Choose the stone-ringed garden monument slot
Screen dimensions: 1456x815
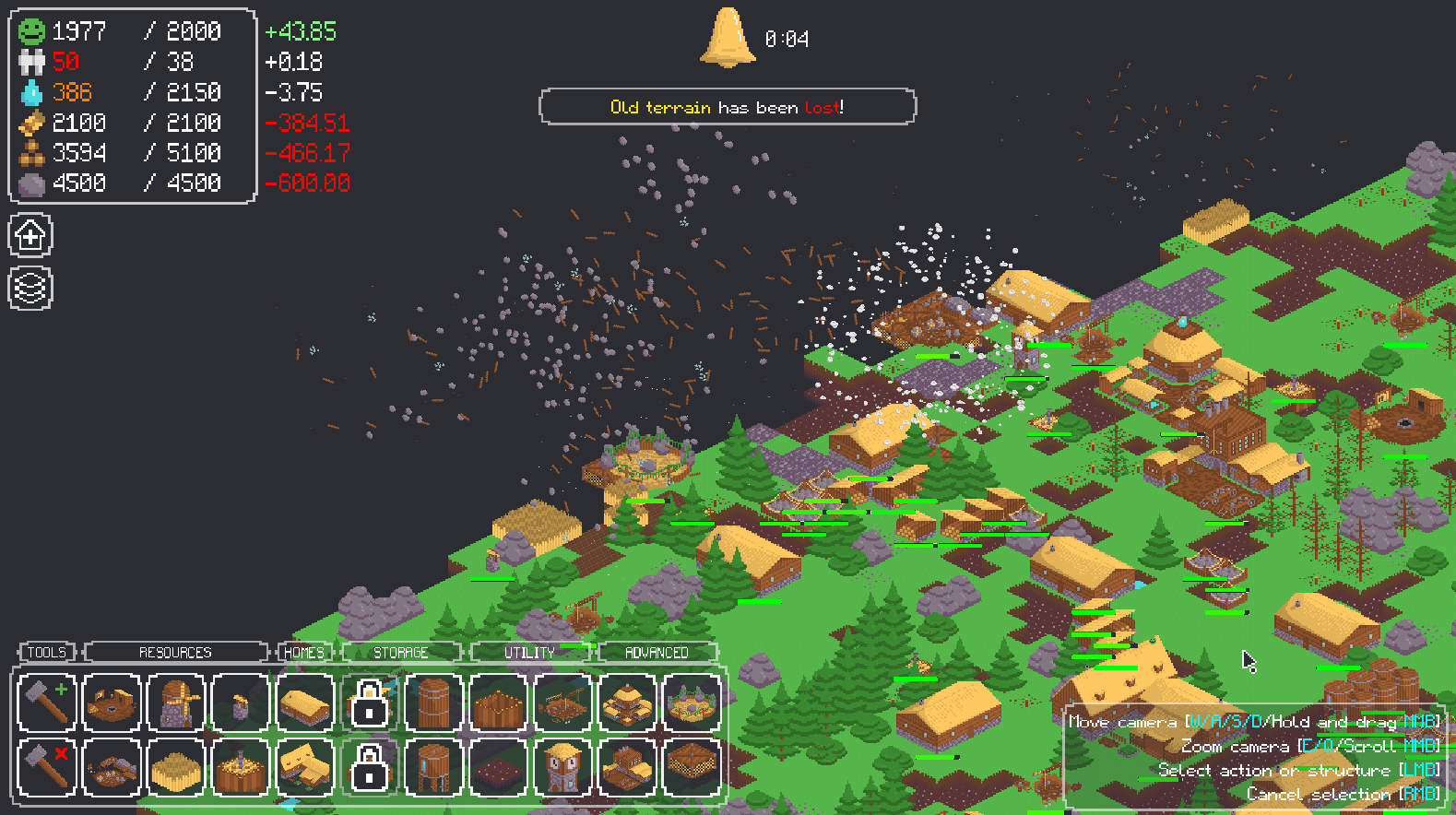click(692, 703)
